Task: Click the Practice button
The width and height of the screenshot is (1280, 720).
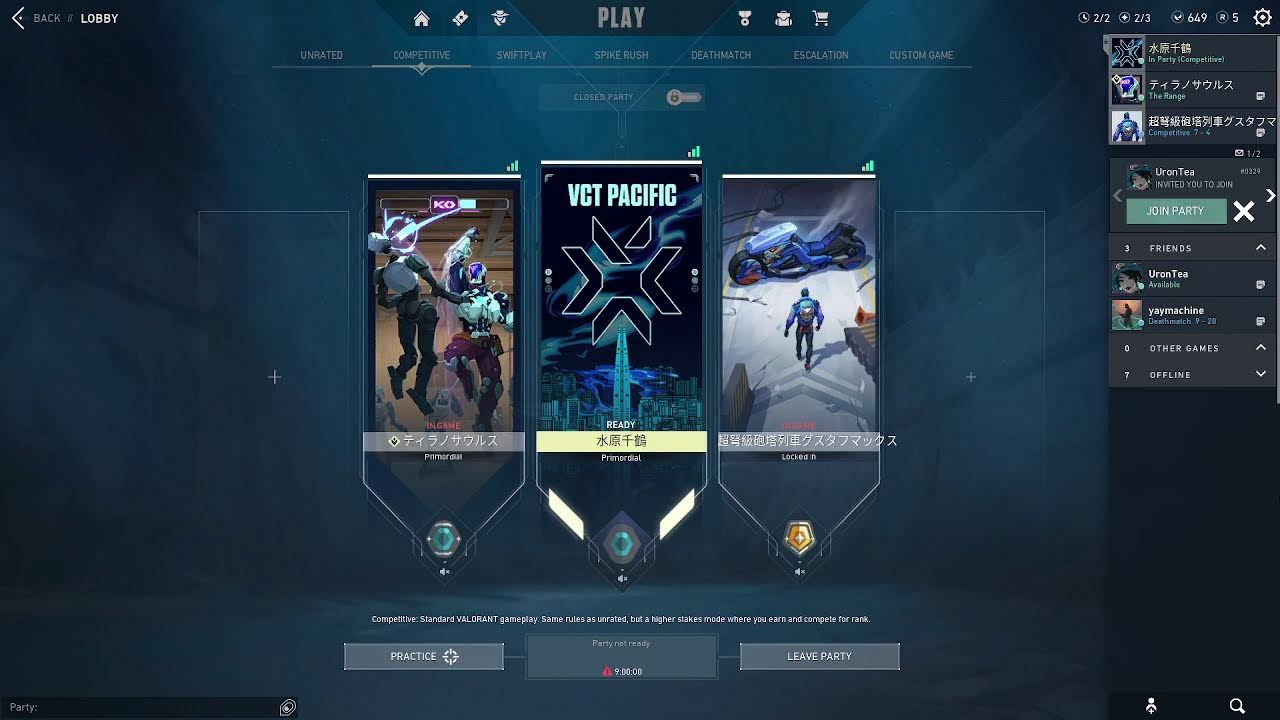Action: [x=423, y=656]
